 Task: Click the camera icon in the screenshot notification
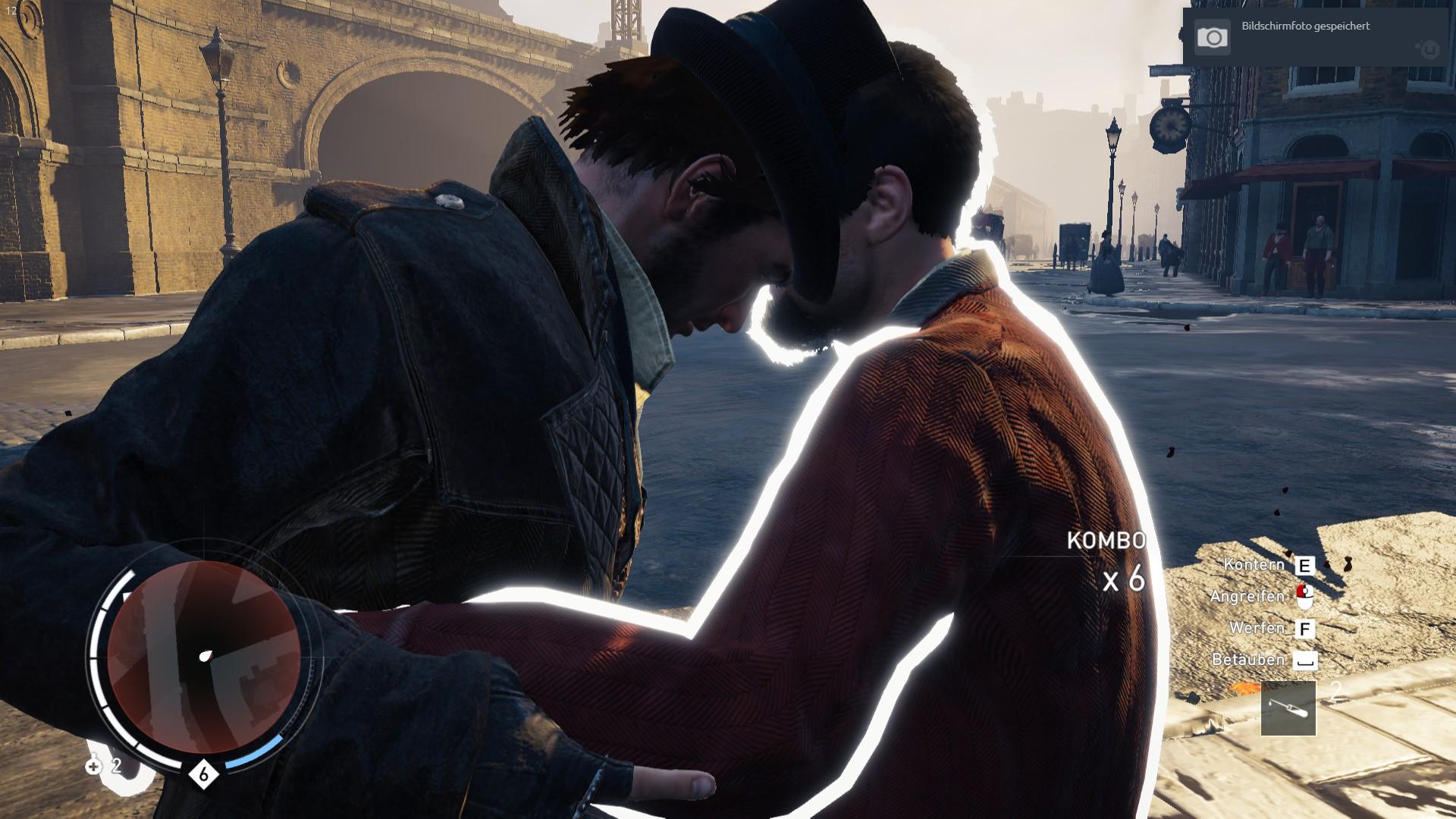[x=1213, y=35]
